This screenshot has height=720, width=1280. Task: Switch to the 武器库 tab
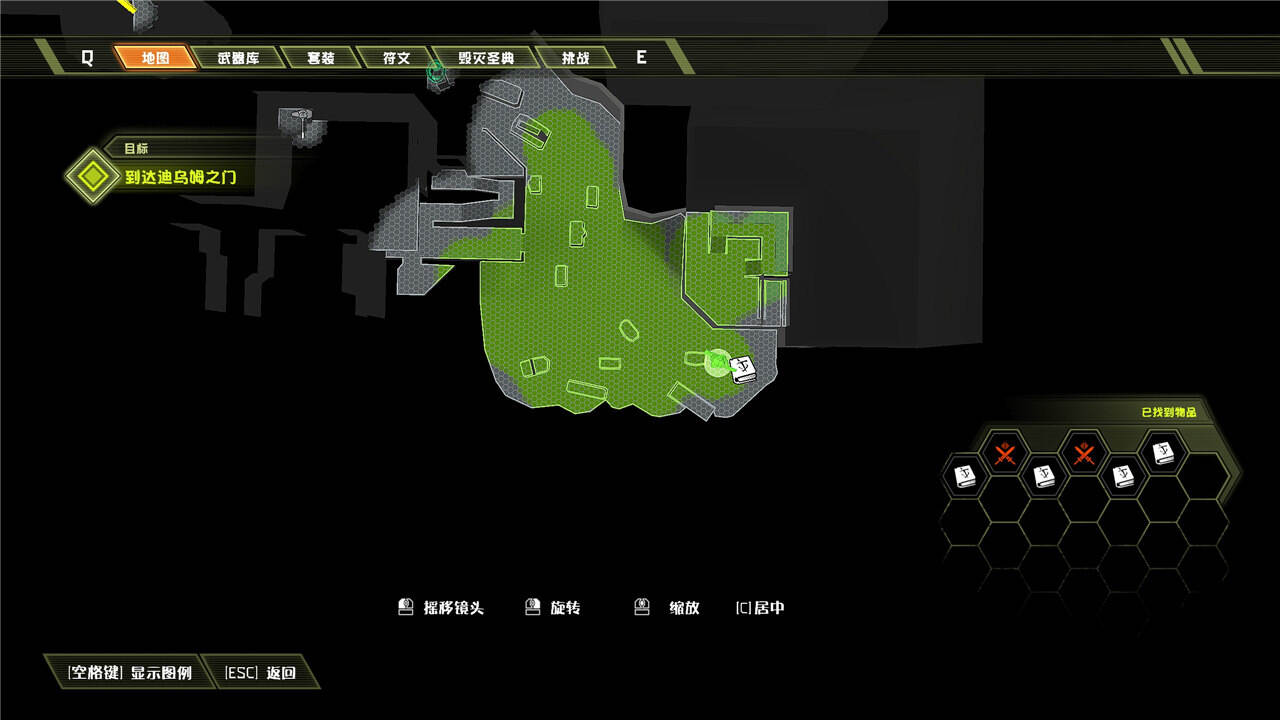click(238, 58)
